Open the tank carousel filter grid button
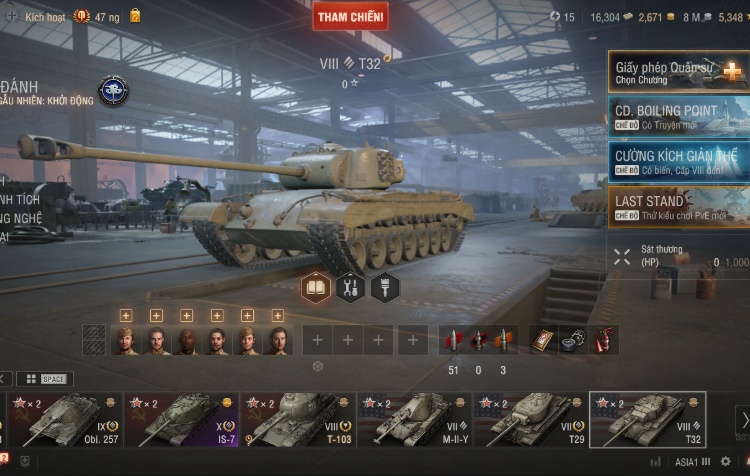 pos(31,379)
